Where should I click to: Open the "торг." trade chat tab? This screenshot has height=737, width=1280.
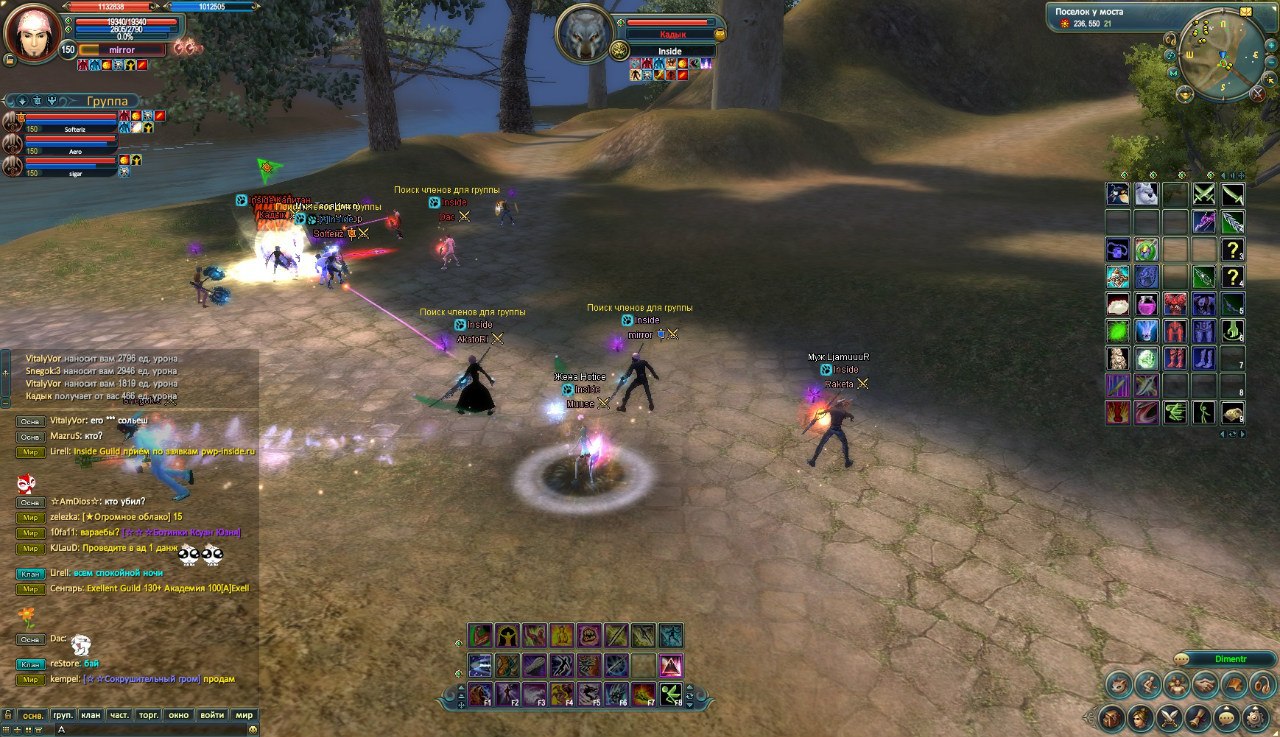(149, 715)
